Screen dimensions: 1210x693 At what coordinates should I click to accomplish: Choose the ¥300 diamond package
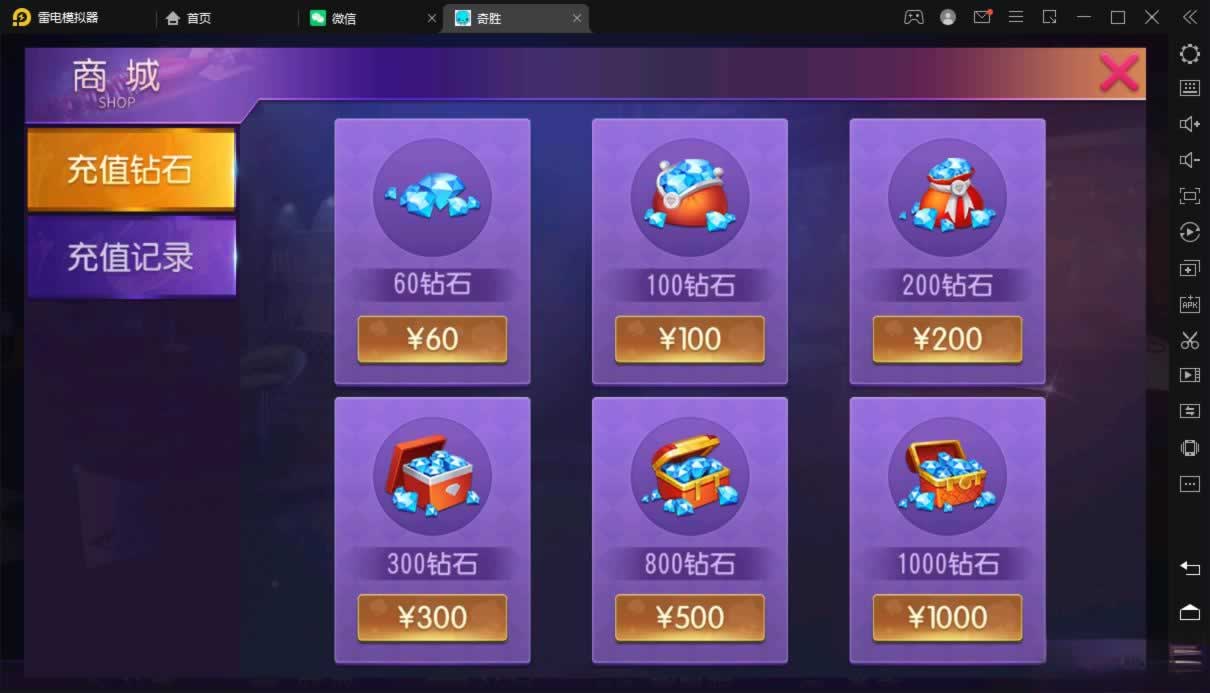coord(432,617)
